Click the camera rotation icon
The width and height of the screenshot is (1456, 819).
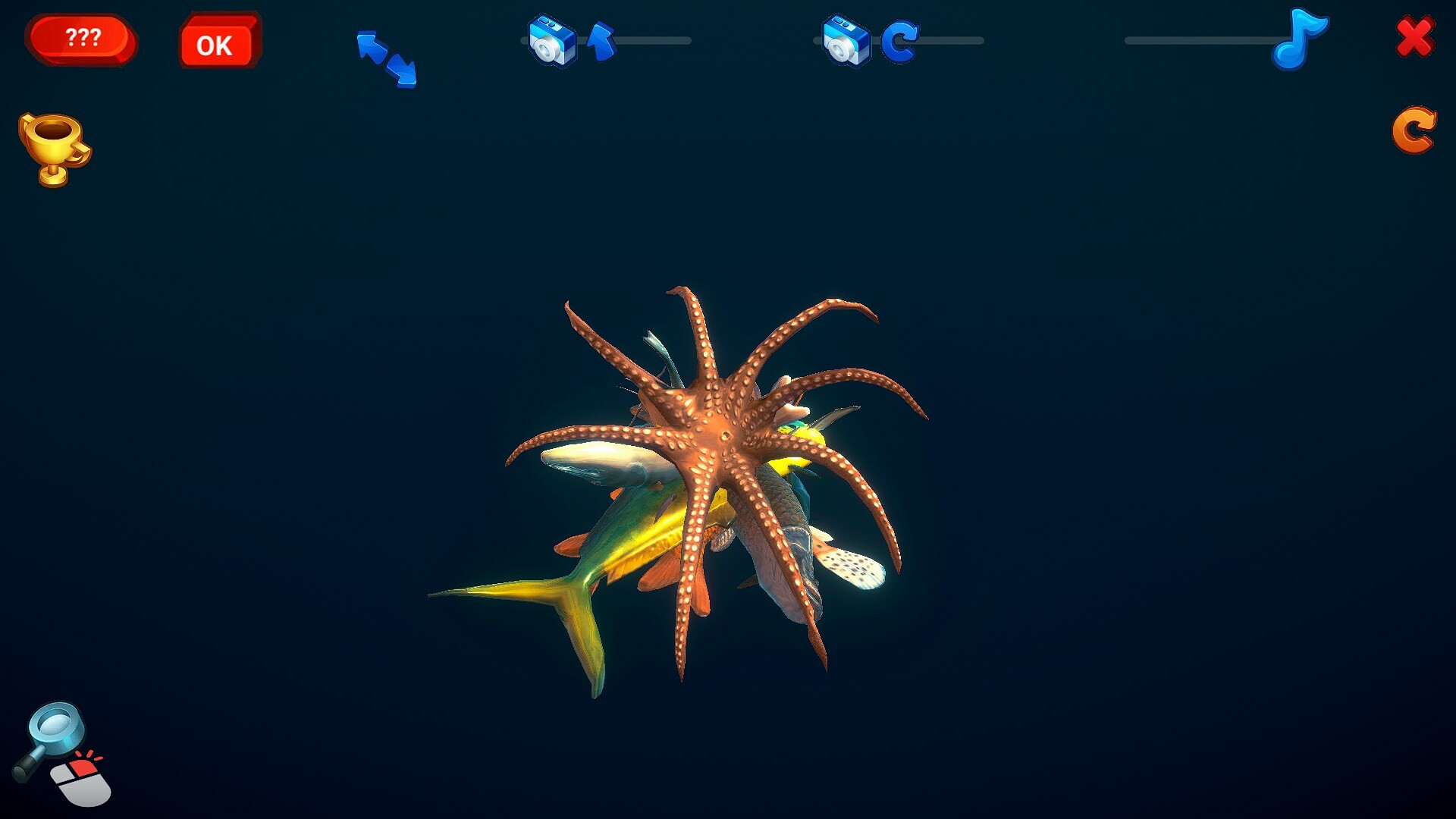(846, 42)
